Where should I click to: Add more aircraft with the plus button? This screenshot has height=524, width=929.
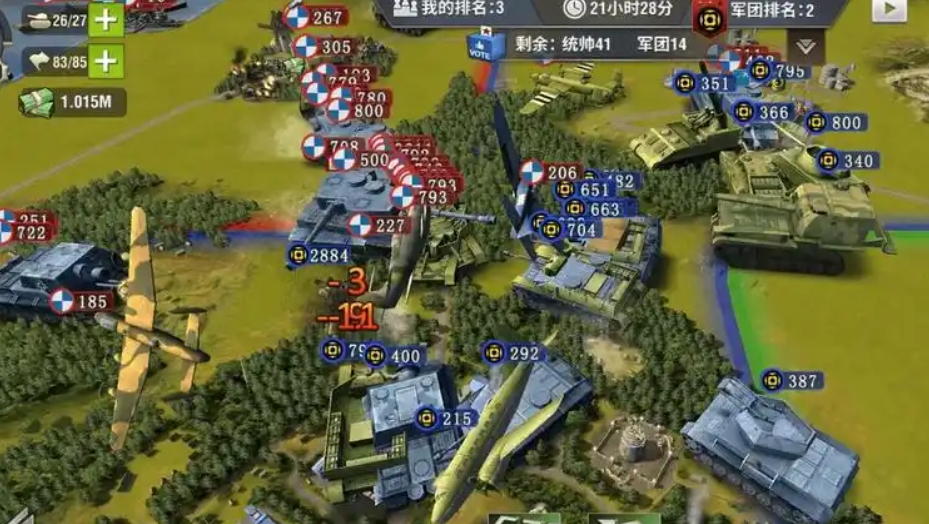(x=106, y=61)
